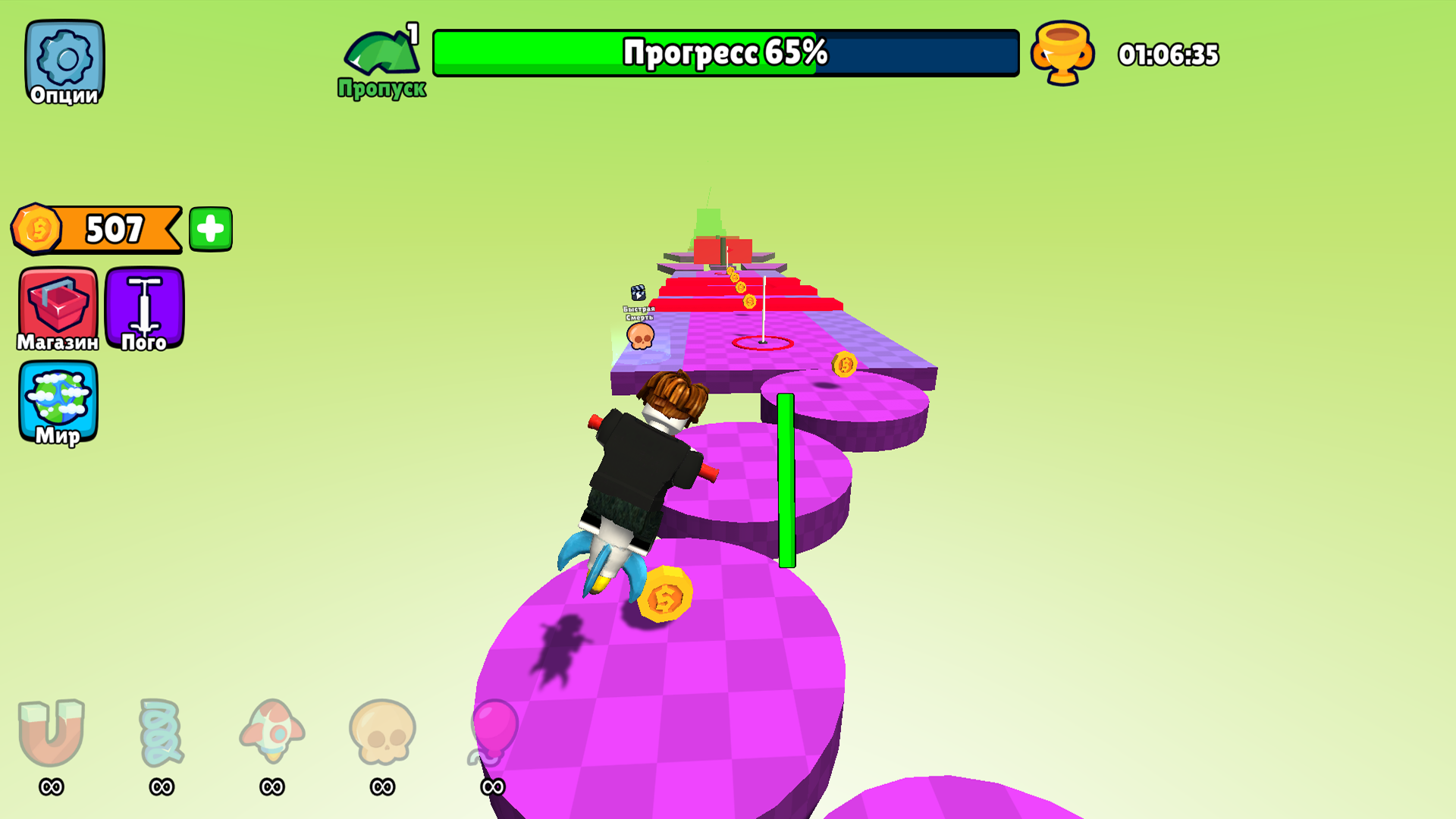The width and height of the screenshot is (1456, 819).
Task: Open the Мир world selector
Action: click(x=59, y=402)
